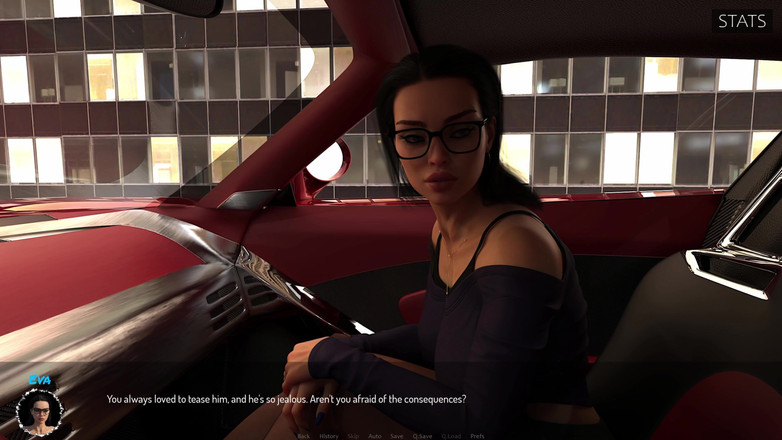Activate Skip in the quick menu

(x=353, y=436)
